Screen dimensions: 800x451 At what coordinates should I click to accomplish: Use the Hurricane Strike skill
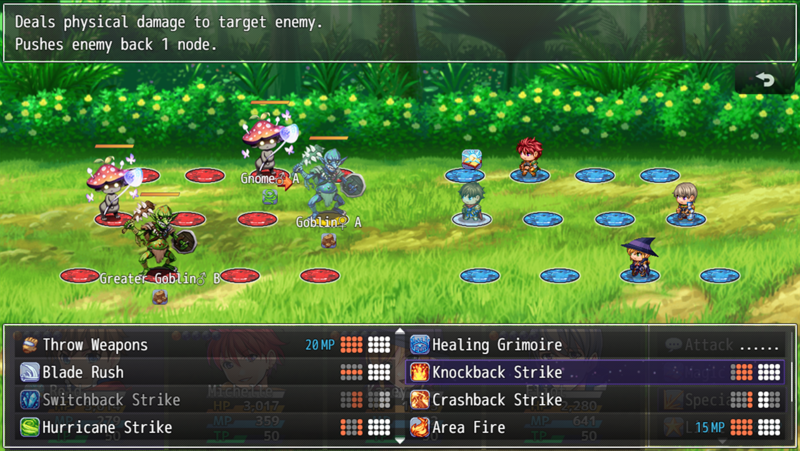[x=107, y=427]
